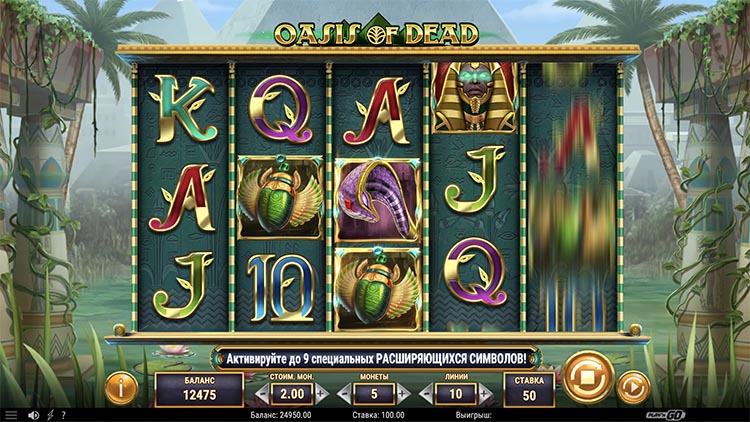Open the paytable info button
Screen dimensions: 750x422
(121, 385)
